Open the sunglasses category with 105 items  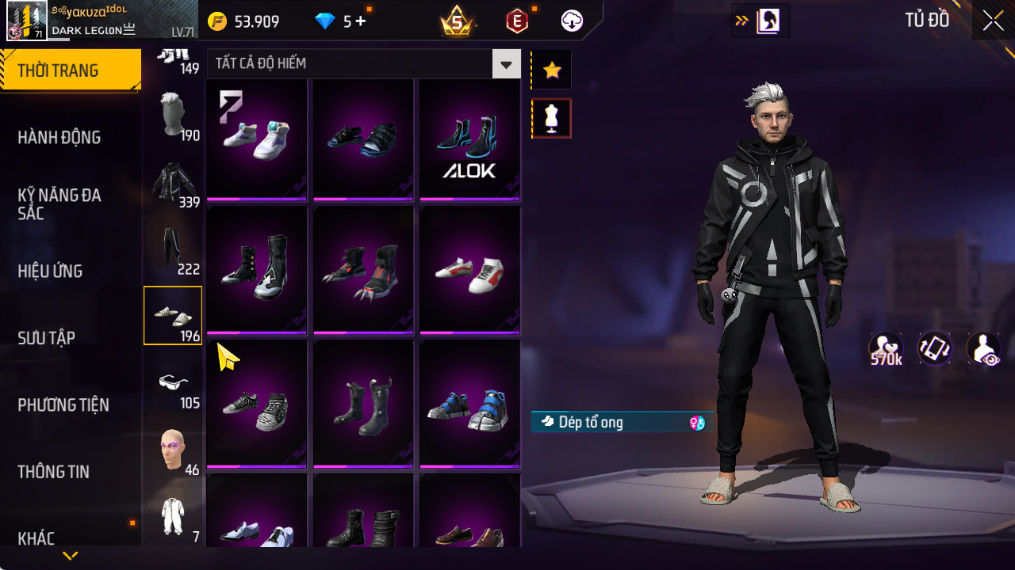173,384
